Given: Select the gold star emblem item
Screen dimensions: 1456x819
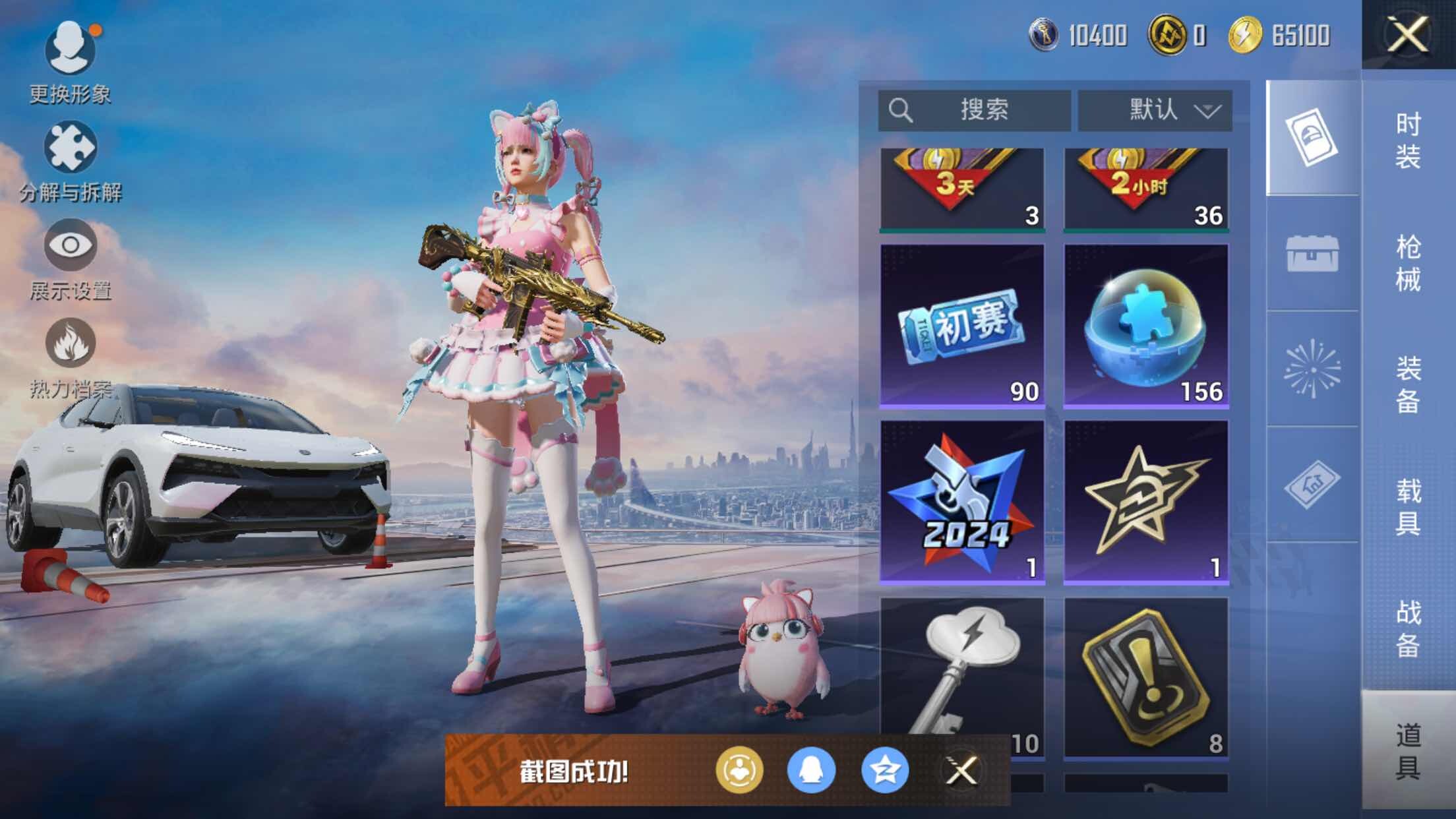Looking at the screenshot, I should (1146, 502).
